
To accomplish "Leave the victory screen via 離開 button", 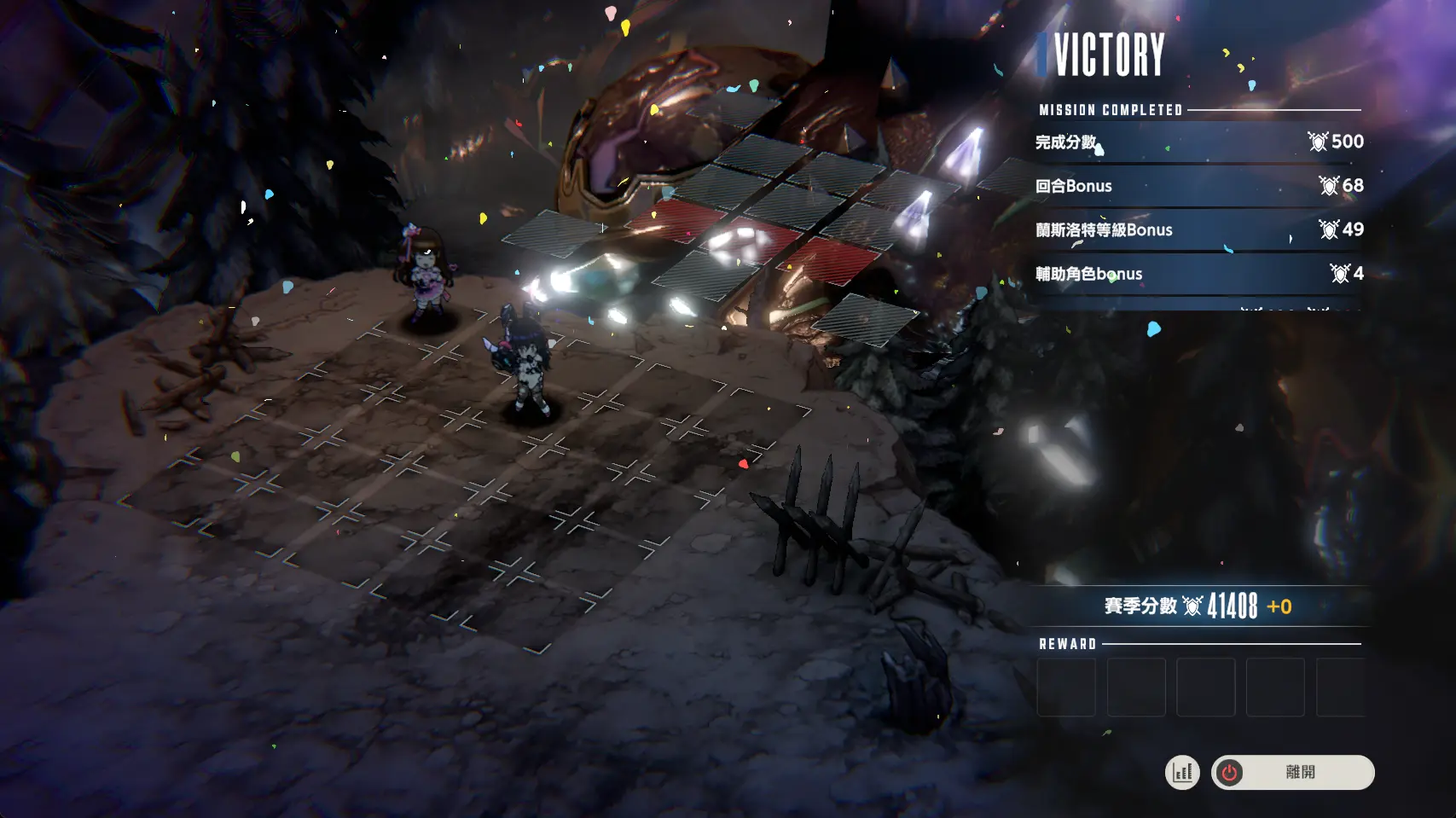I will (x=1292, y=773).
